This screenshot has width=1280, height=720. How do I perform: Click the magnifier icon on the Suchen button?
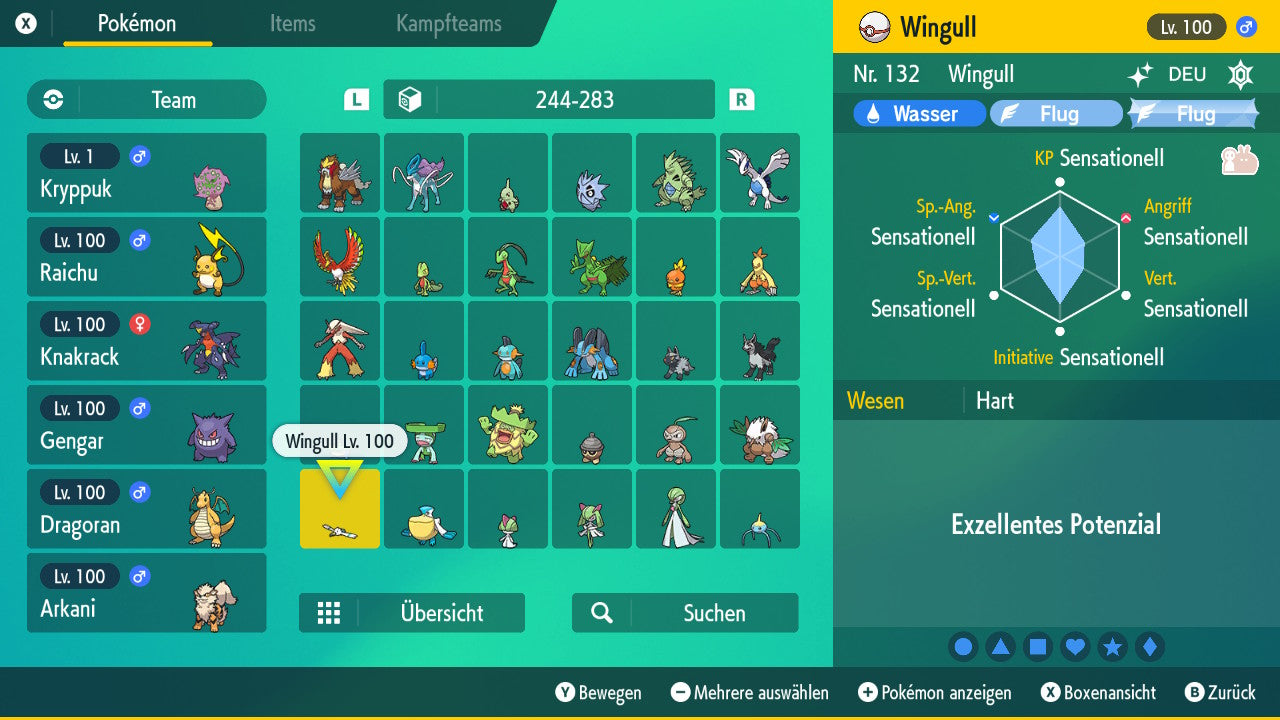600,613
